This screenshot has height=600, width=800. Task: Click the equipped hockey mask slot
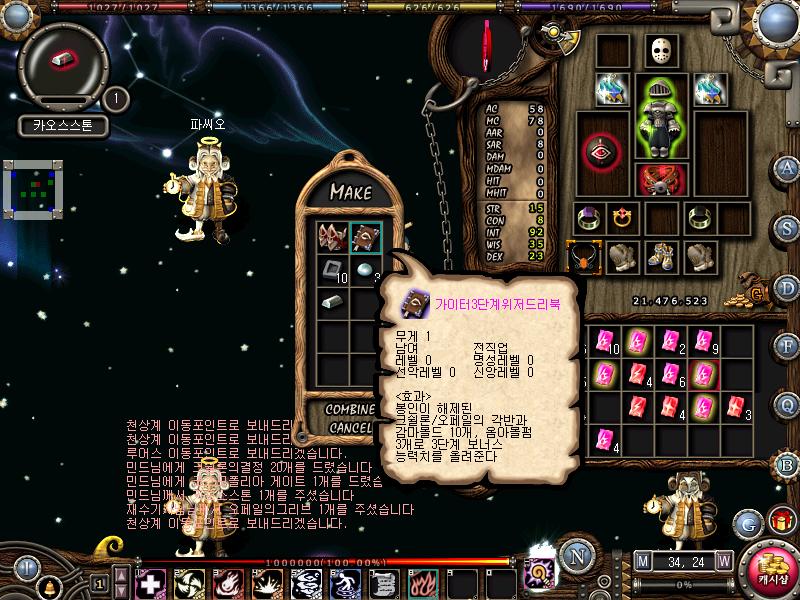coord(656,50)
